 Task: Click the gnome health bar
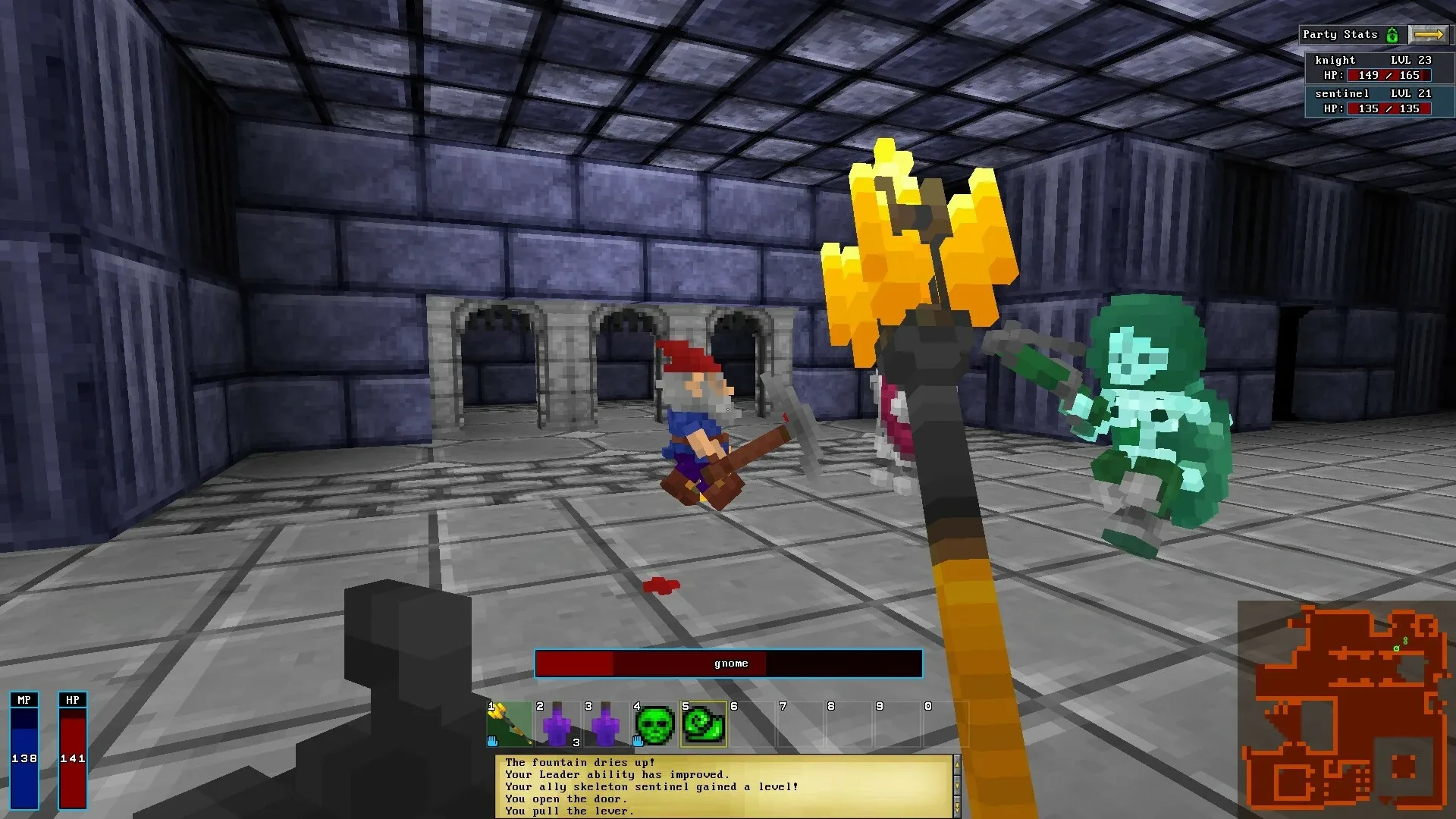point(728,663)
